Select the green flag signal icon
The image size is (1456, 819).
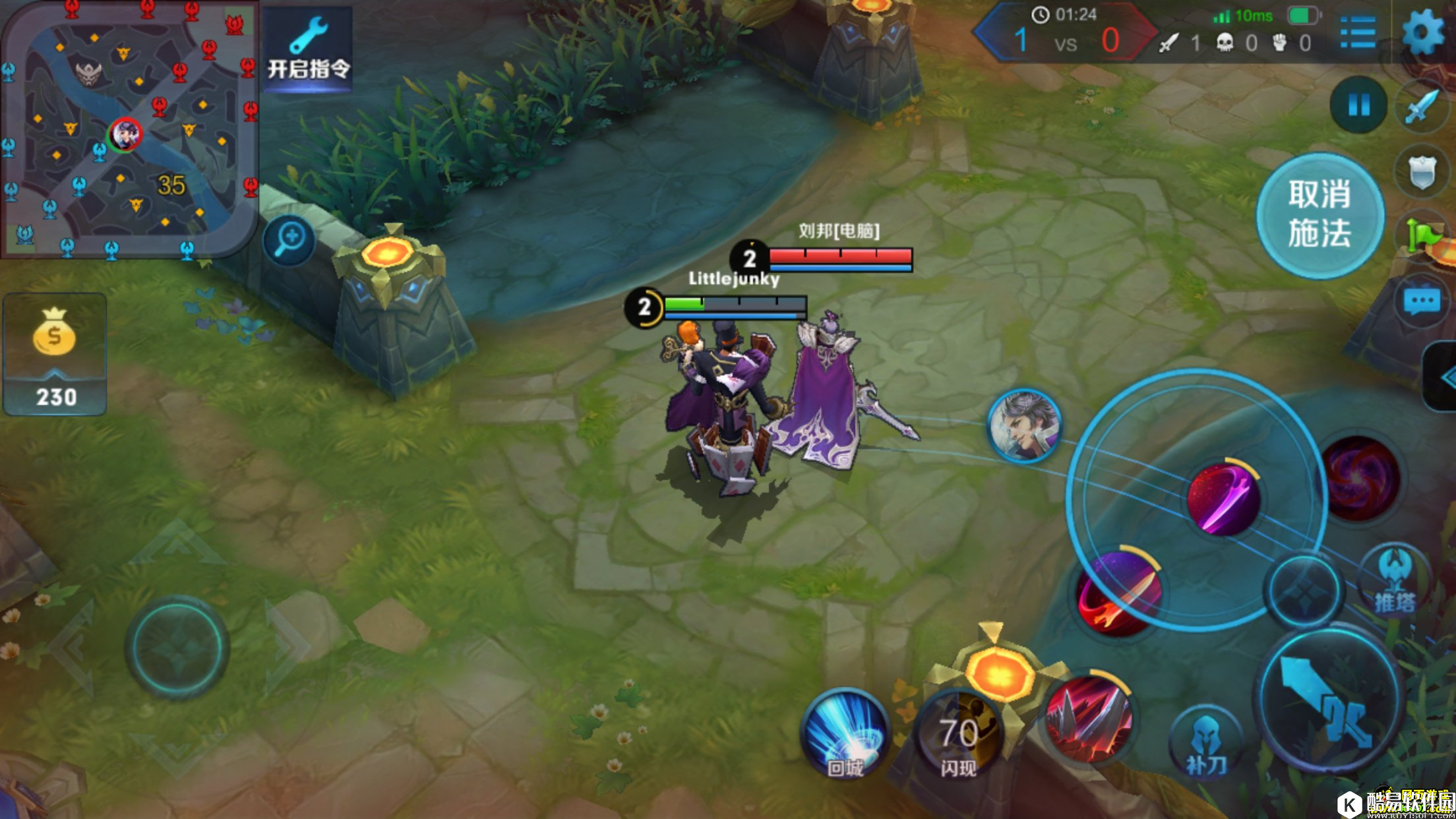[x=1422, y=235]
